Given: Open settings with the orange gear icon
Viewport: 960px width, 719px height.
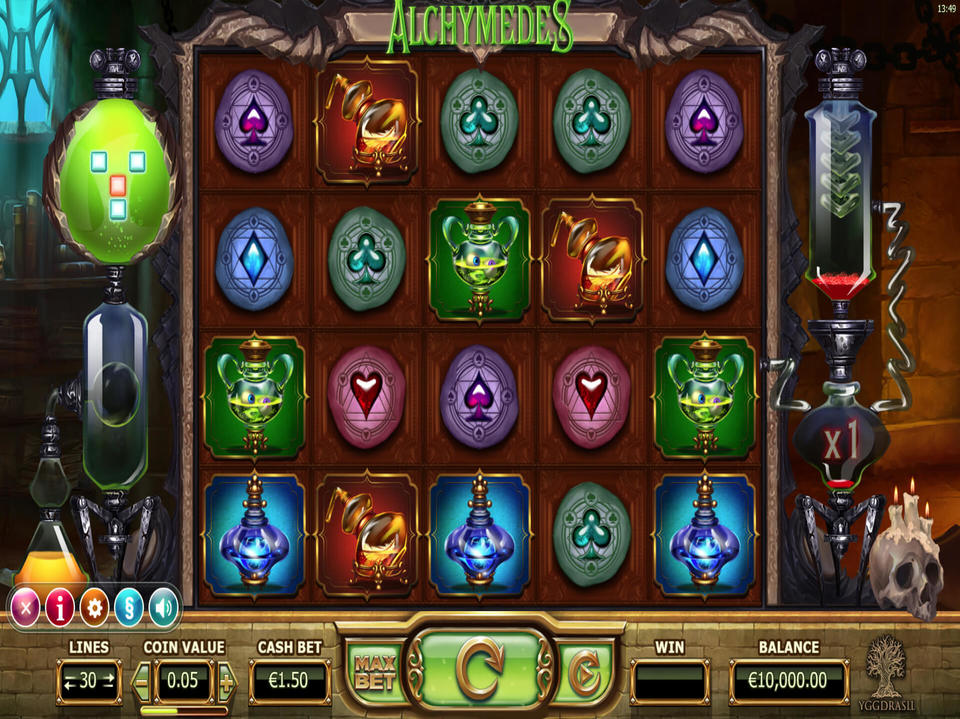Looking at the screenshot, I should tap(94, 606).
